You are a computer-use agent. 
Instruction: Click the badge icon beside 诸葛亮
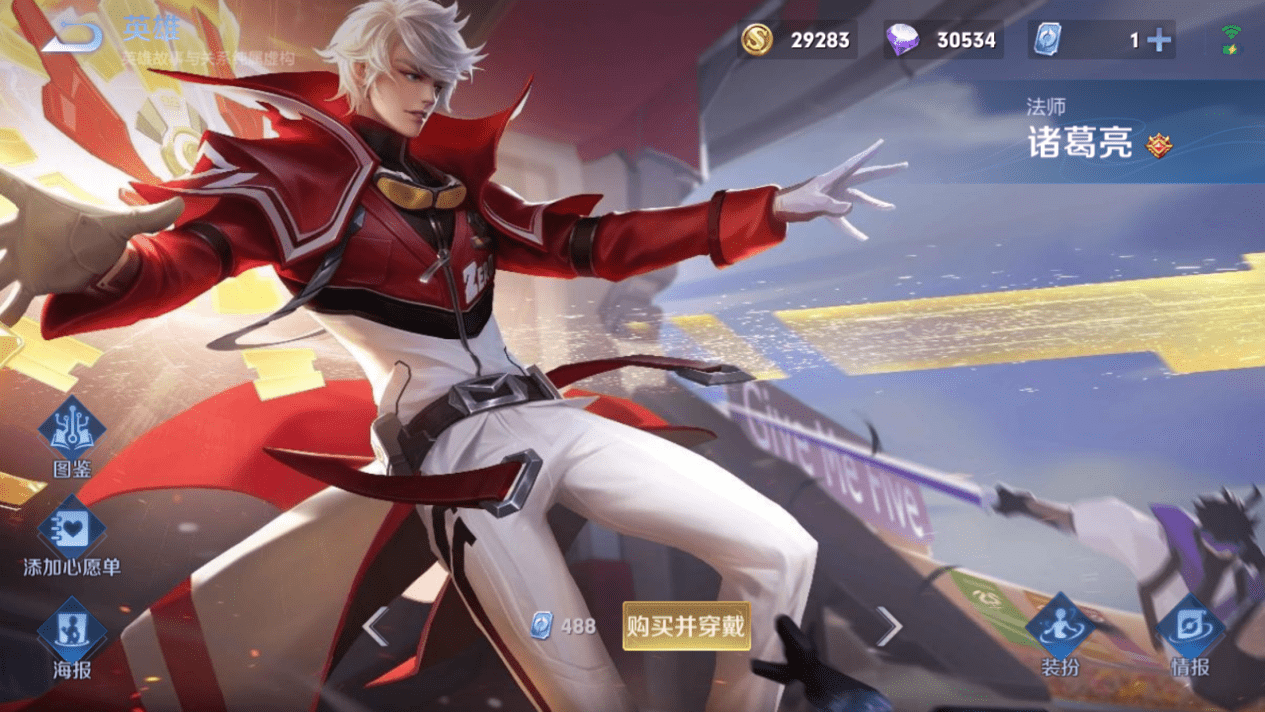[1159, 146]
